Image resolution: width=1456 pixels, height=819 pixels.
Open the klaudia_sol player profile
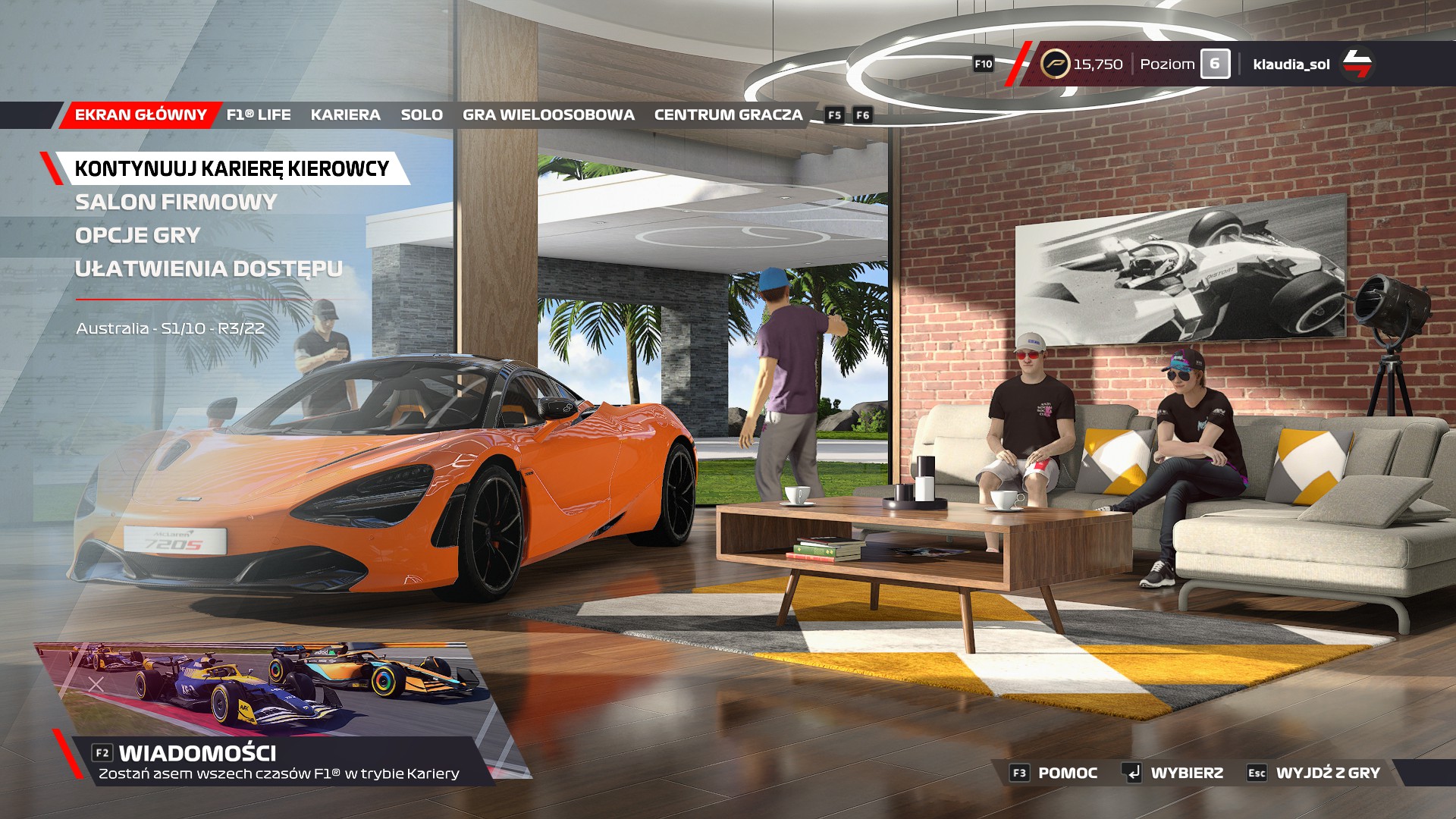click(x=1291, y=64)
